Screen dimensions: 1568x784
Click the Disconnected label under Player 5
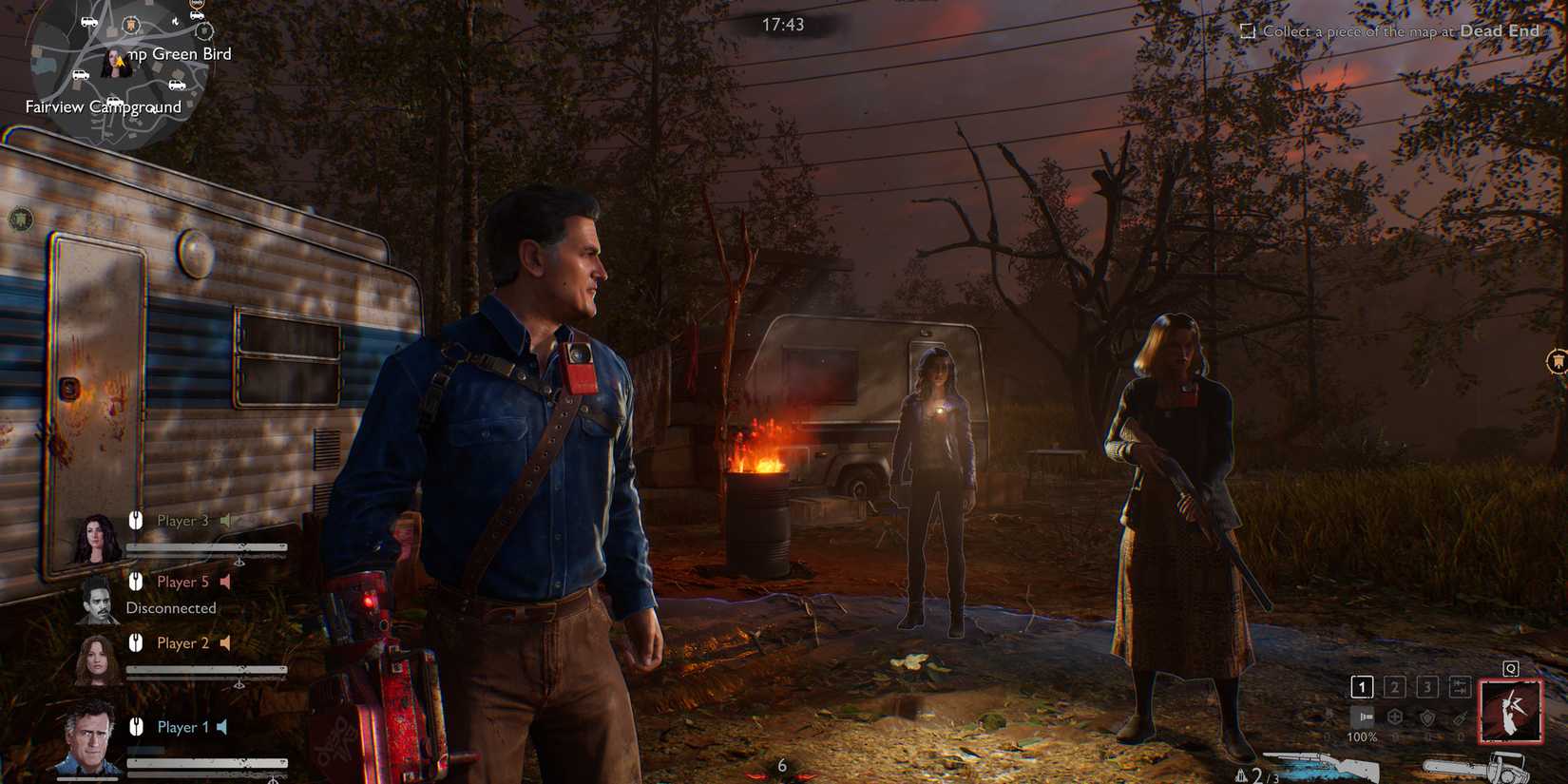[172, 607]
